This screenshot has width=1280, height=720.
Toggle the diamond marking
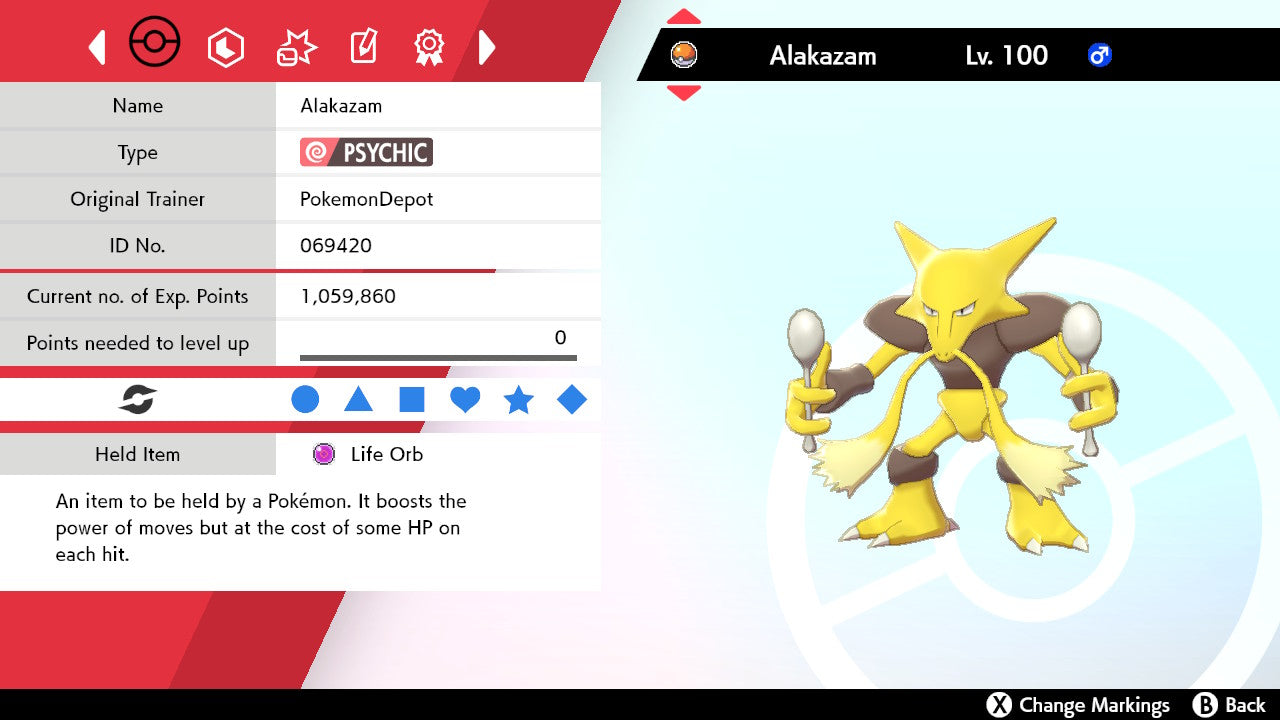tap(572, 400)
